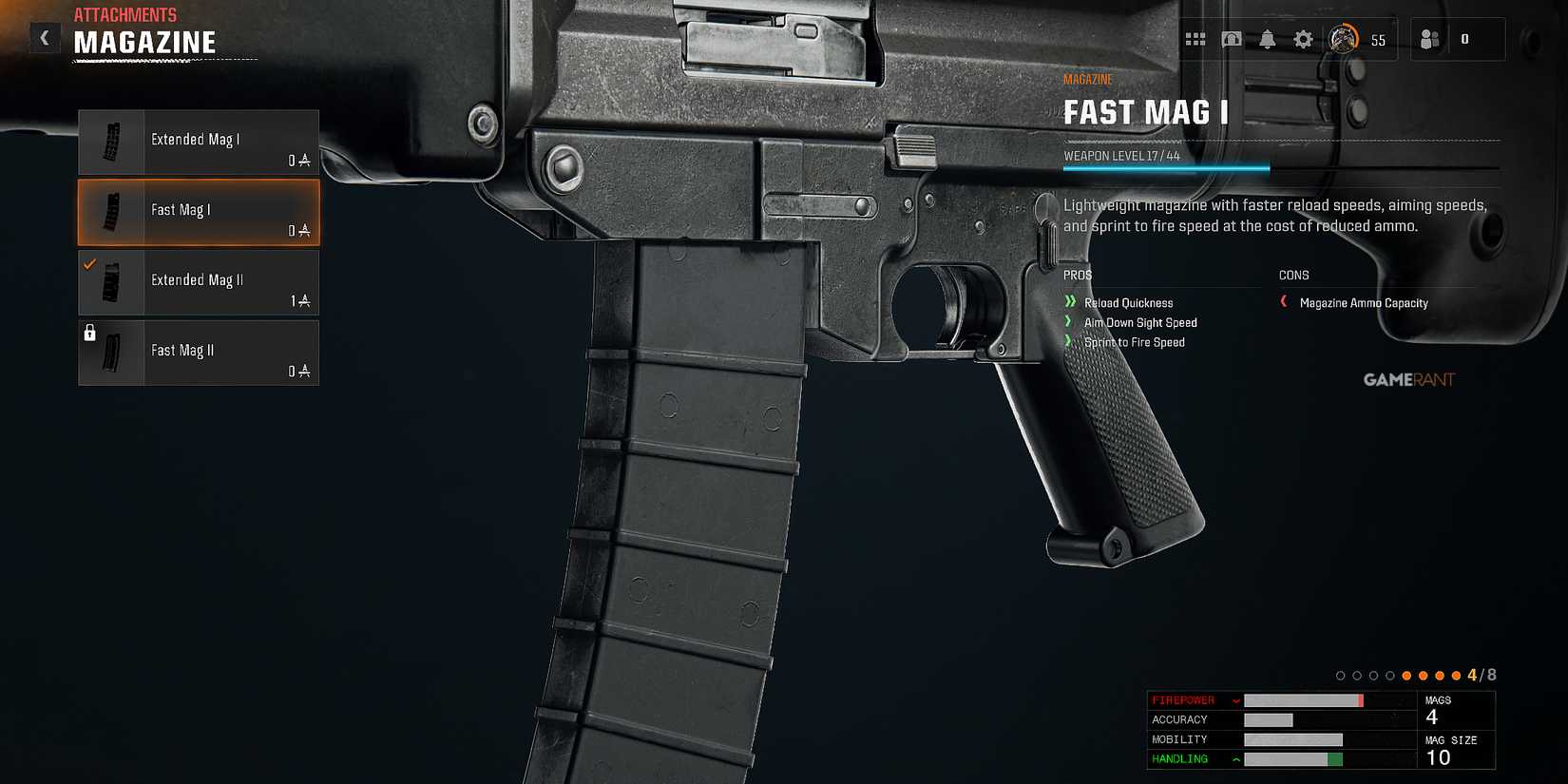
Task: Expand the Sprint to Fire Speed chevron
Action: pyautogui.click(x=1070, y=342)
